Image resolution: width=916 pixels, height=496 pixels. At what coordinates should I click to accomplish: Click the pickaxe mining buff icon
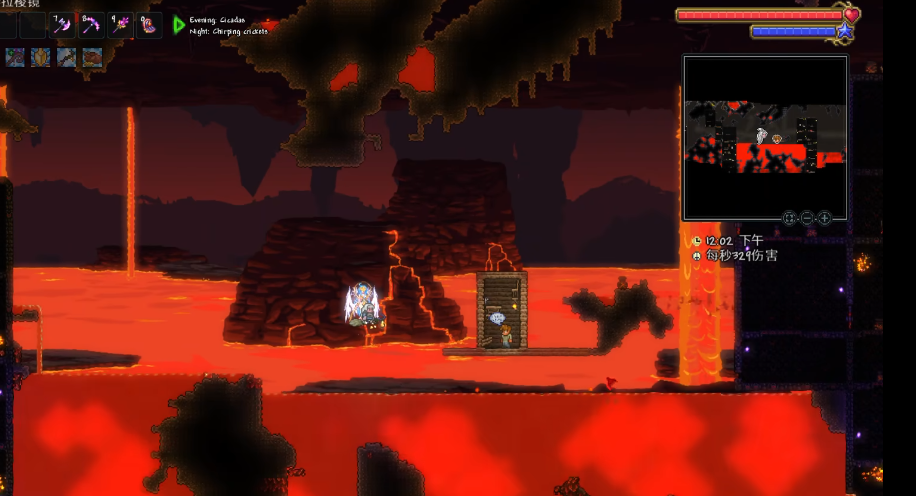point(66,58)
